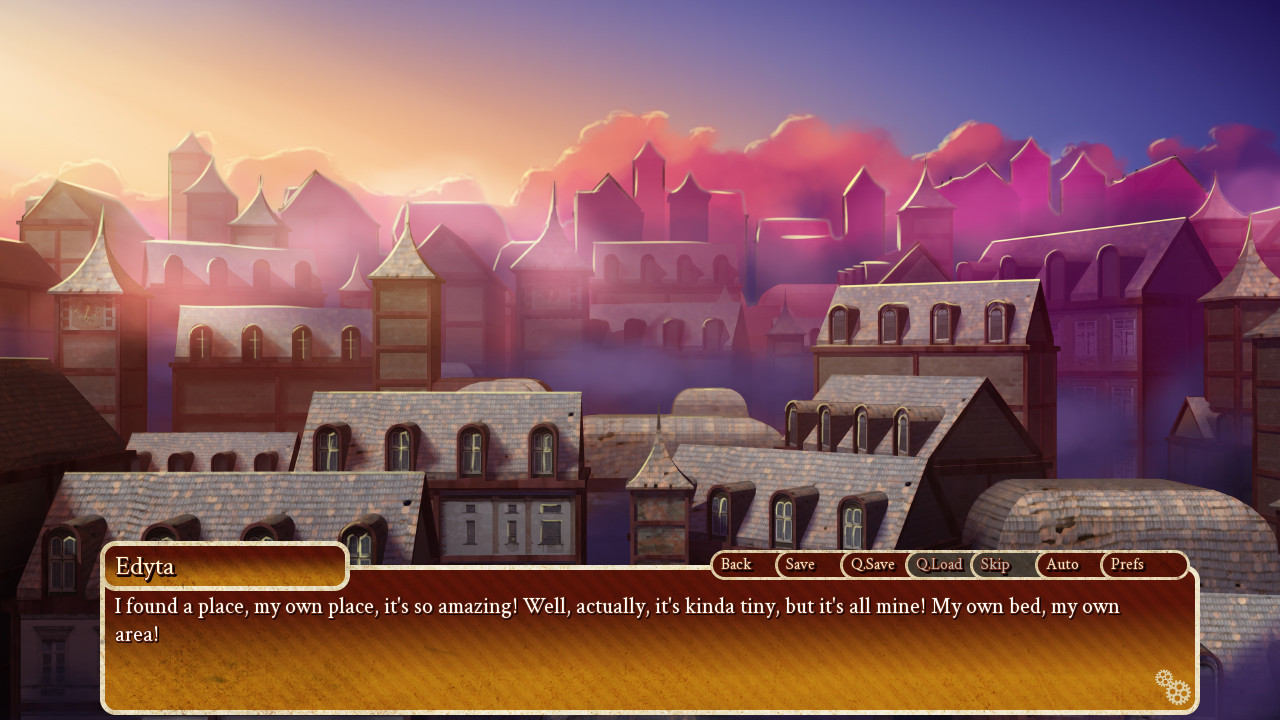The width and height of the screenshot is (1280, 720).
Task: Activate Auto mode in the quick menu
Action: [x=1062, y=564]
